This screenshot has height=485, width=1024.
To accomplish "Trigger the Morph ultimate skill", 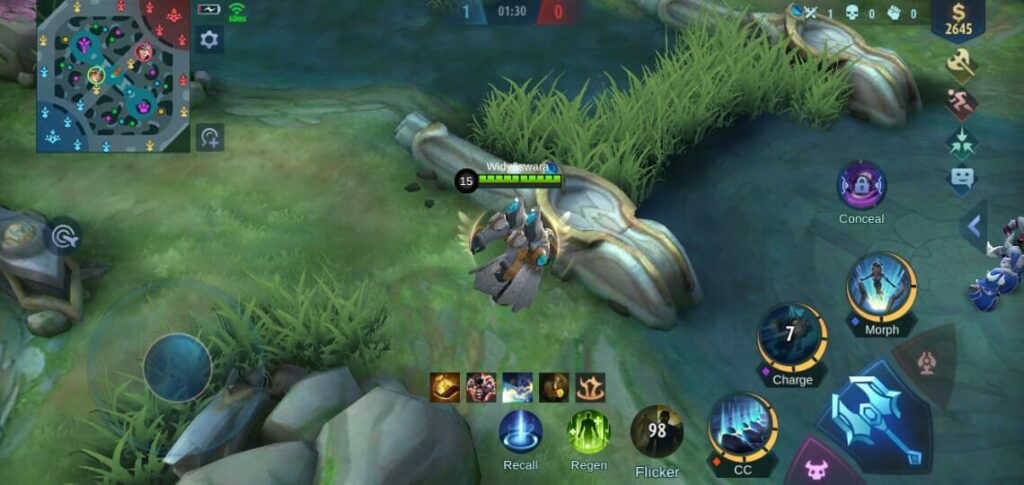I will click(881, 288).
